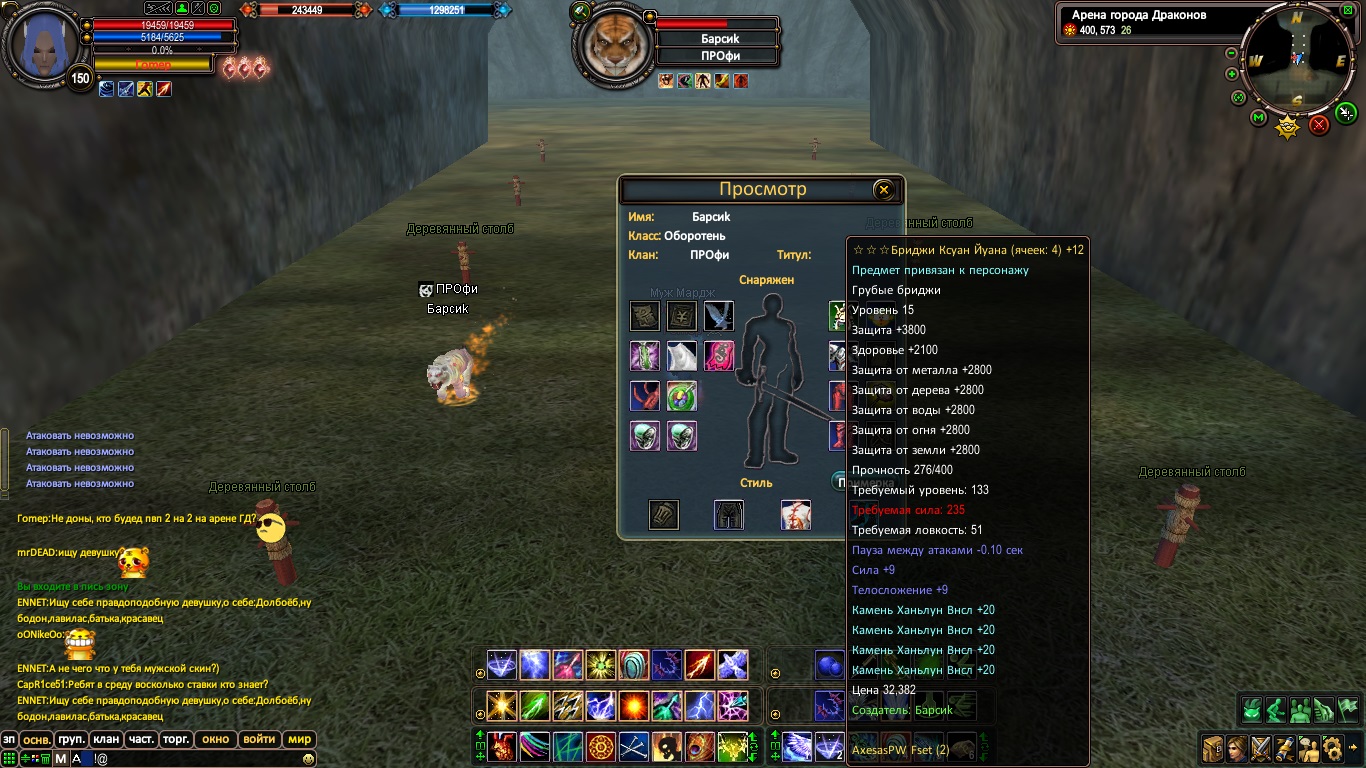Open the world map with M button
Screen dimensions: 1366x768
tap(1259, 118)
